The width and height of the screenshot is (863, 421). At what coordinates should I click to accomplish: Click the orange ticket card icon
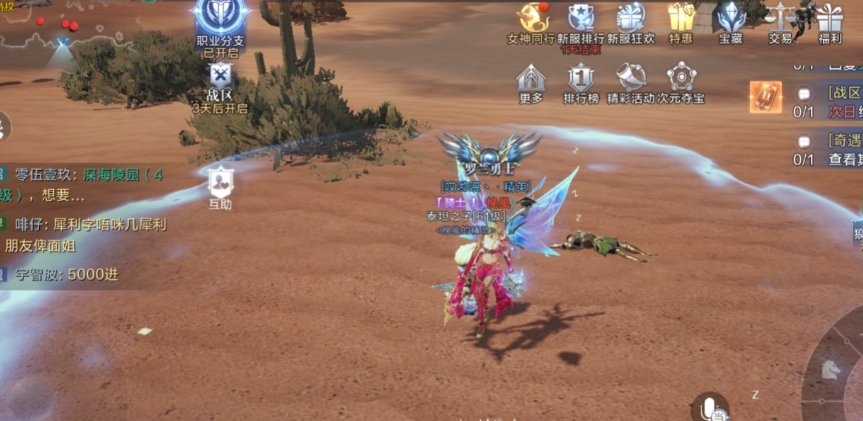(766, 96)
